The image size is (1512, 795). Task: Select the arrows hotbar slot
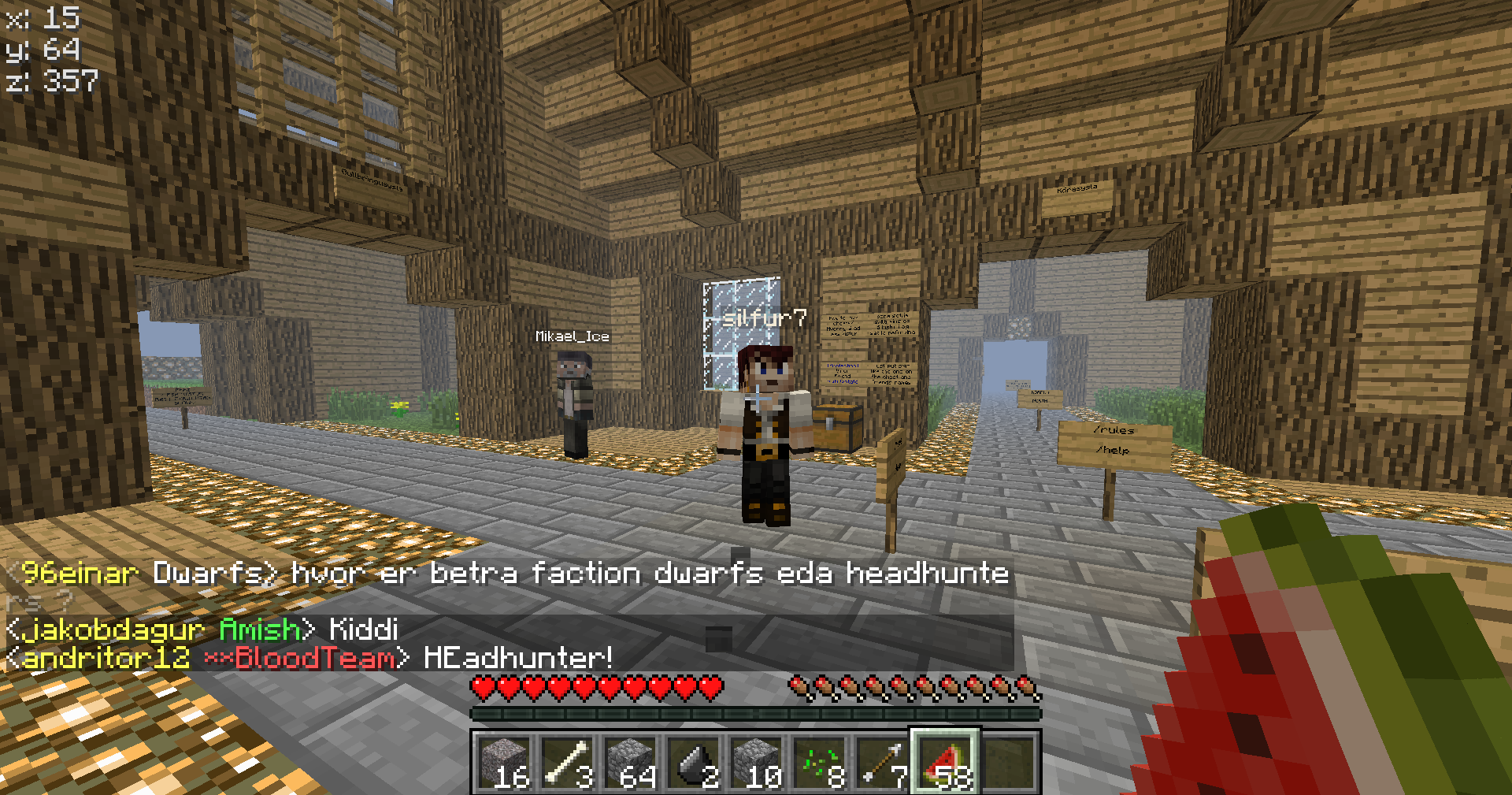tap(883, 762)
